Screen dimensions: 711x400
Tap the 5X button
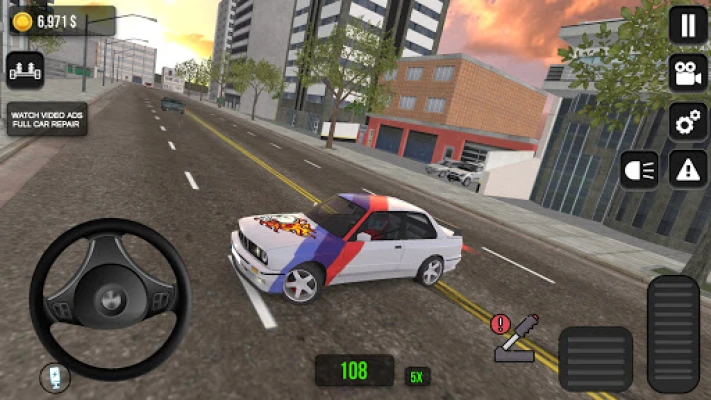[417, 377]
